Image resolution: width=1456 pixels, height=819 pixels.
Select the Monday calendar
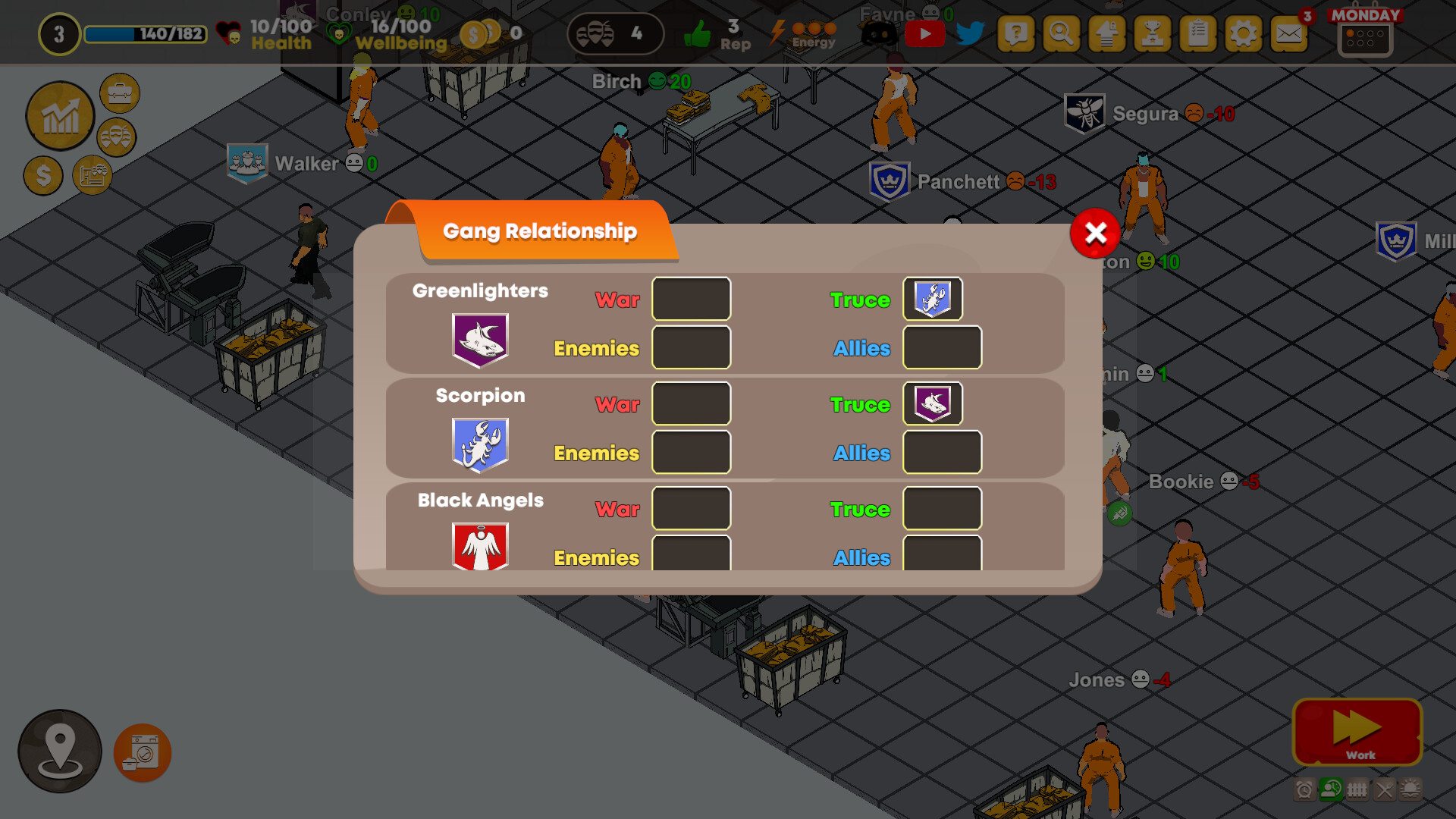click(x=1365, y=34)
